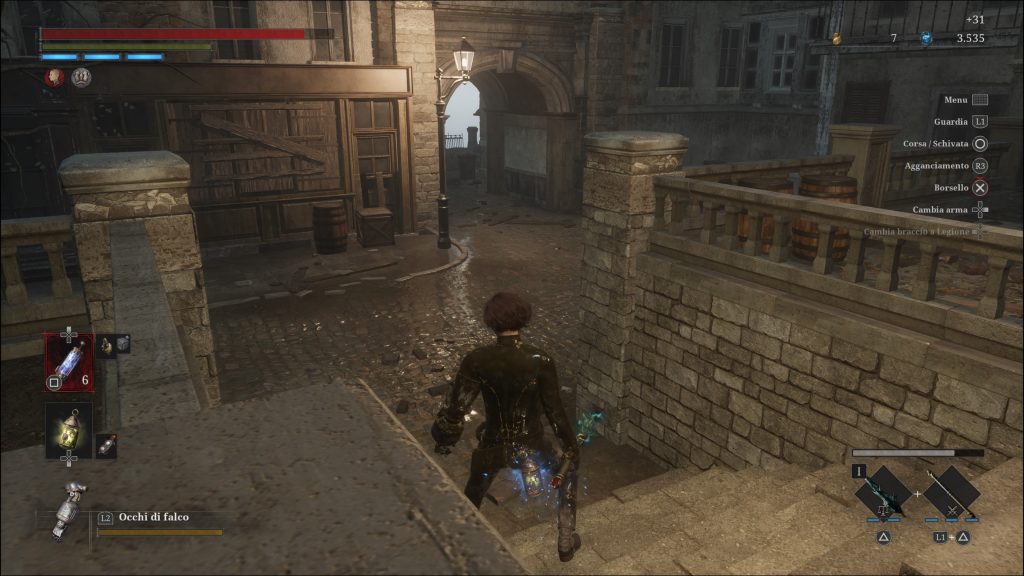Click the silver crown status icon
The width and height of the screenshot is (1024, 576).
click(x=81, y=77)
